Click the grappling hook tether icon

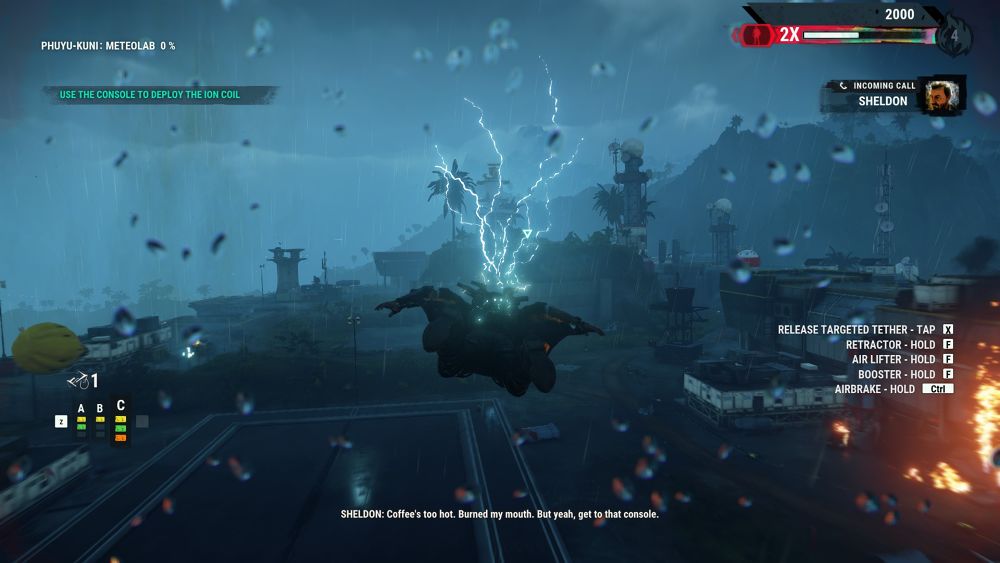pos(78,380)
